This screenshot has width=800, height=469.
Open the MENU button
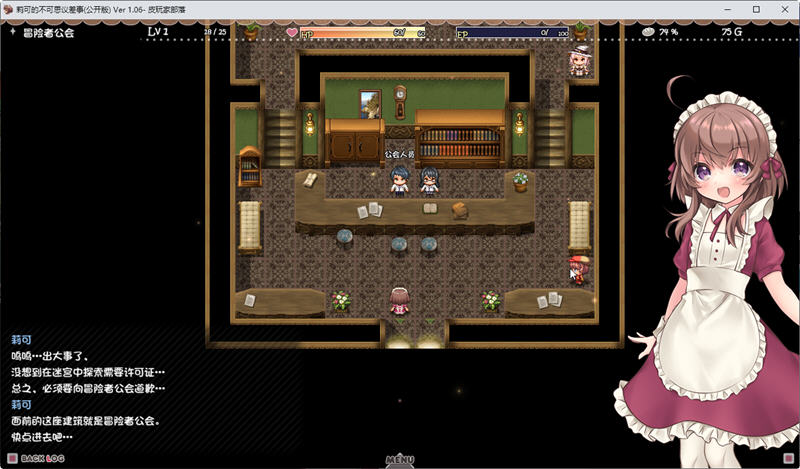tap(399, 461)
